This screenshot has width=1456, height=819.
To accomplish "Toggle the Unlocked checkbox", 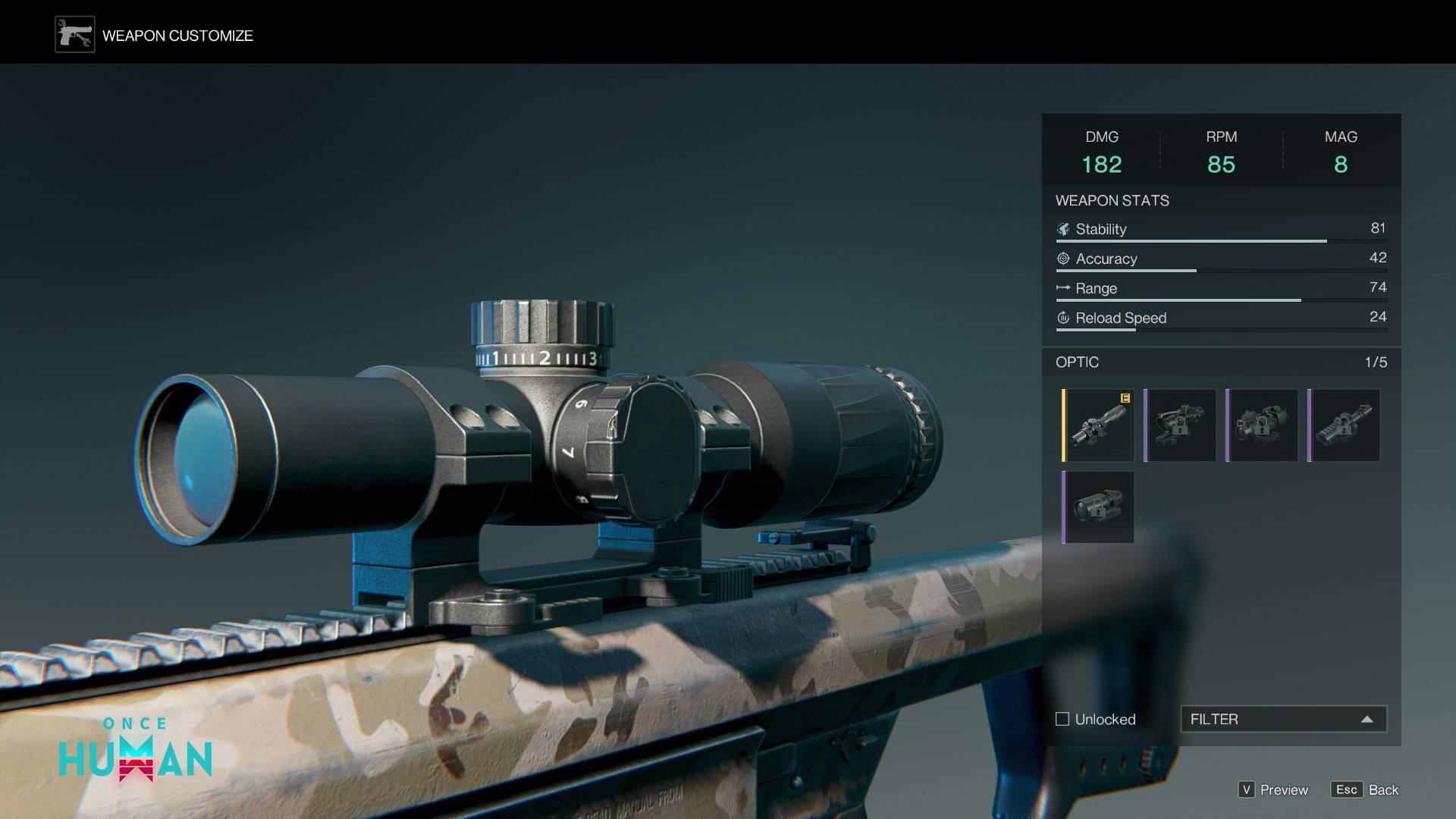I will [x=1062, y=719].
